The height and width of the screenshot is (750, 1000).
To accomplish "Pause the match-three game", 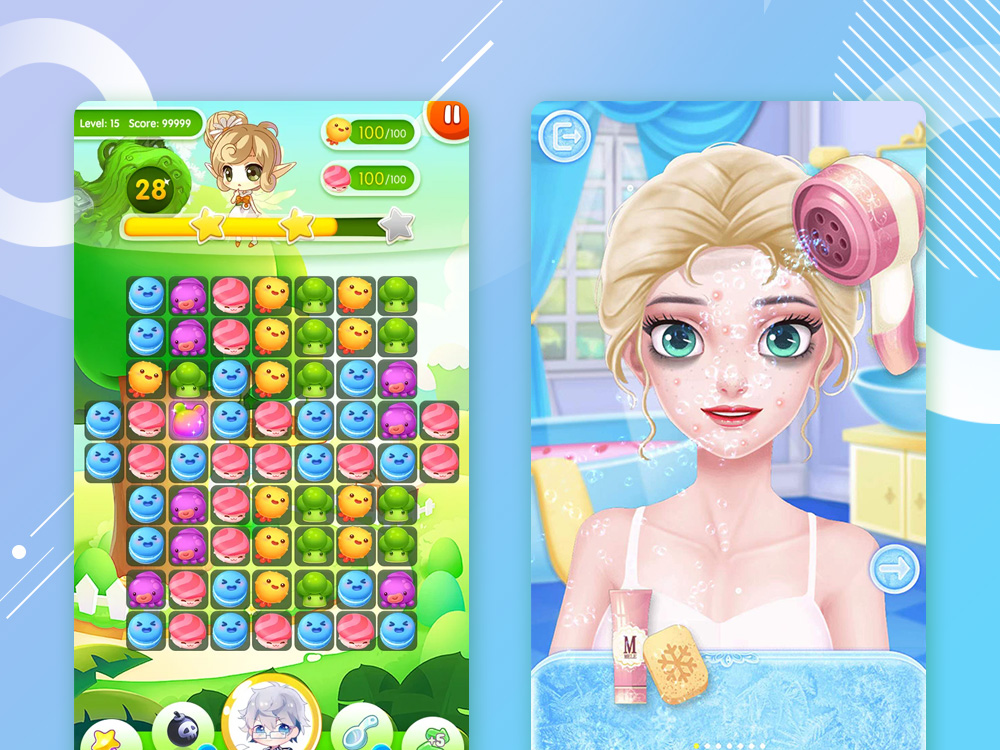I will coord(452,116).
